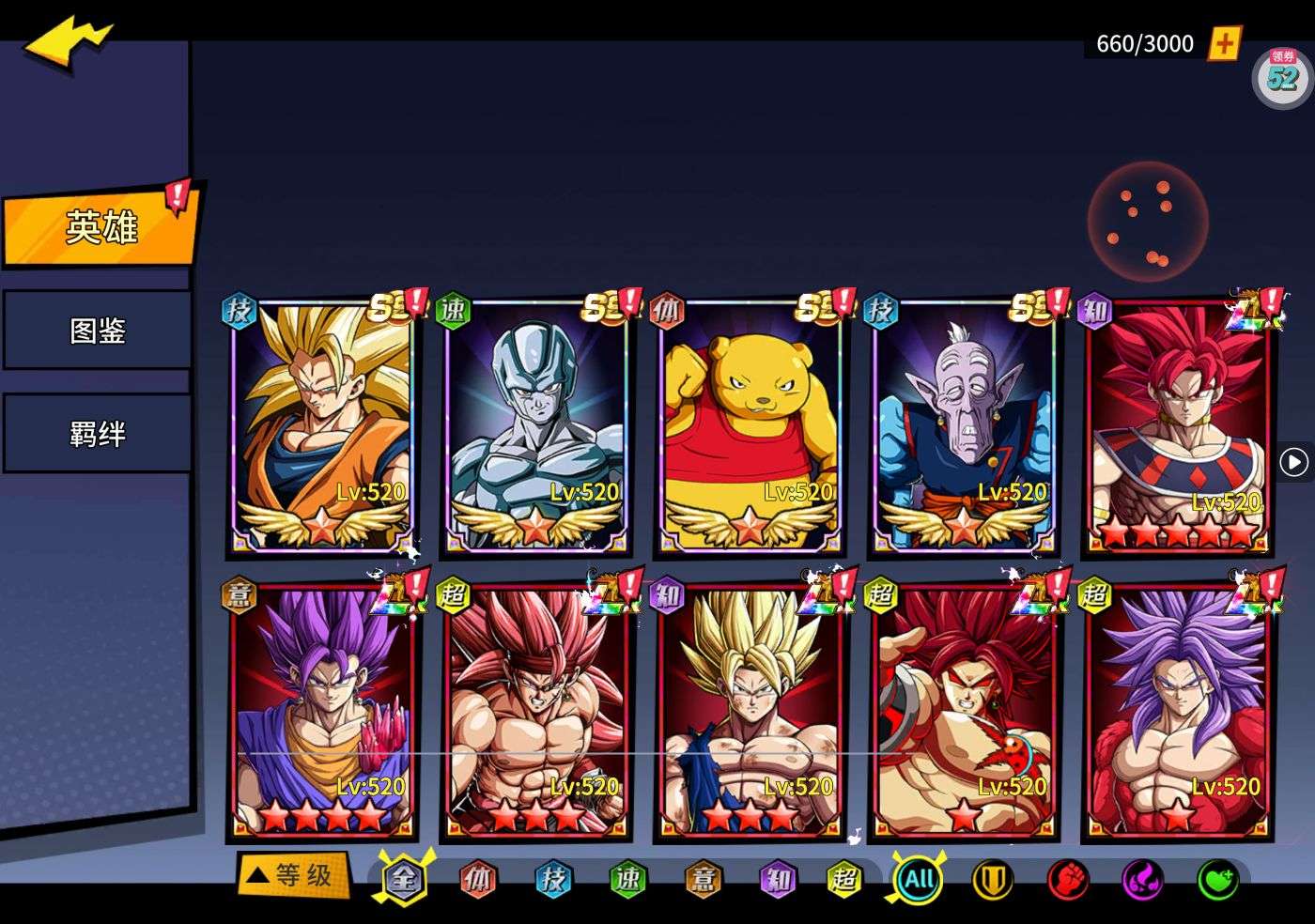Switch to the 英雄 heroes tab
The width and height of the screenshot is (1315, 924).
100,227
